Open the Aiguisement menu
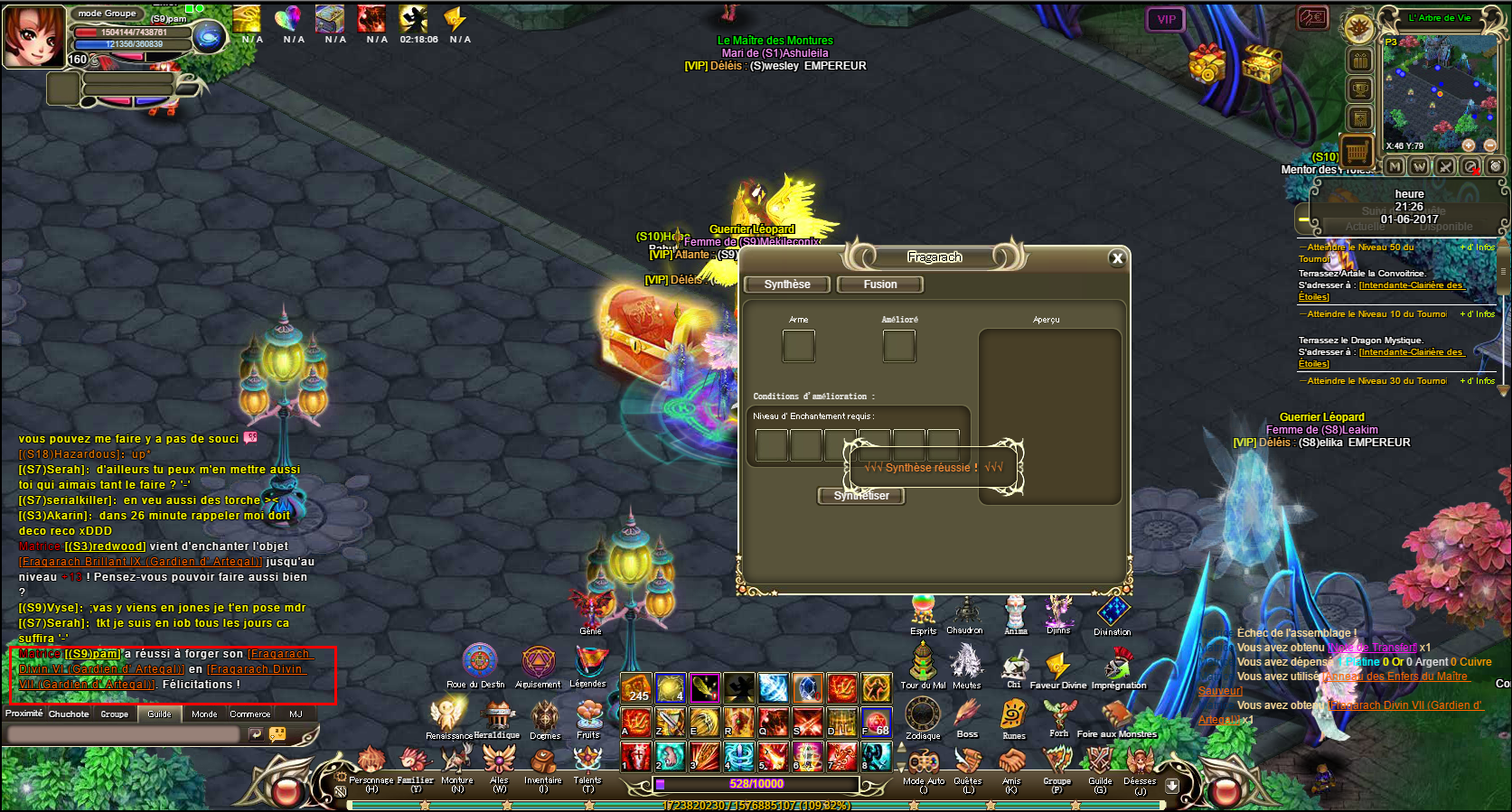 click(x=539, y=663)
